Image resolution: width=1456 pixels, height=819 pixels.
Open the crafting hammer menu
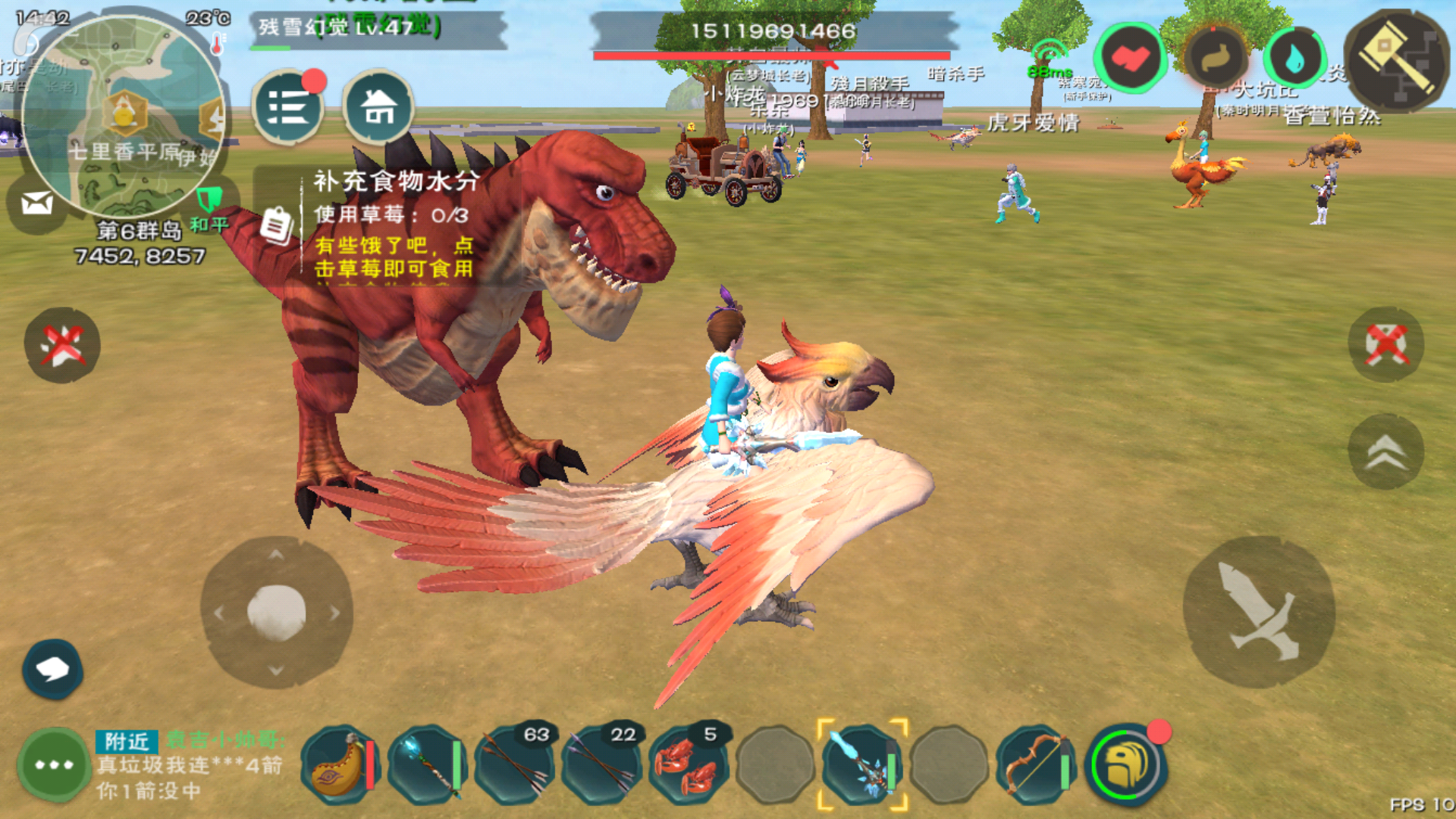(1396, 61)
